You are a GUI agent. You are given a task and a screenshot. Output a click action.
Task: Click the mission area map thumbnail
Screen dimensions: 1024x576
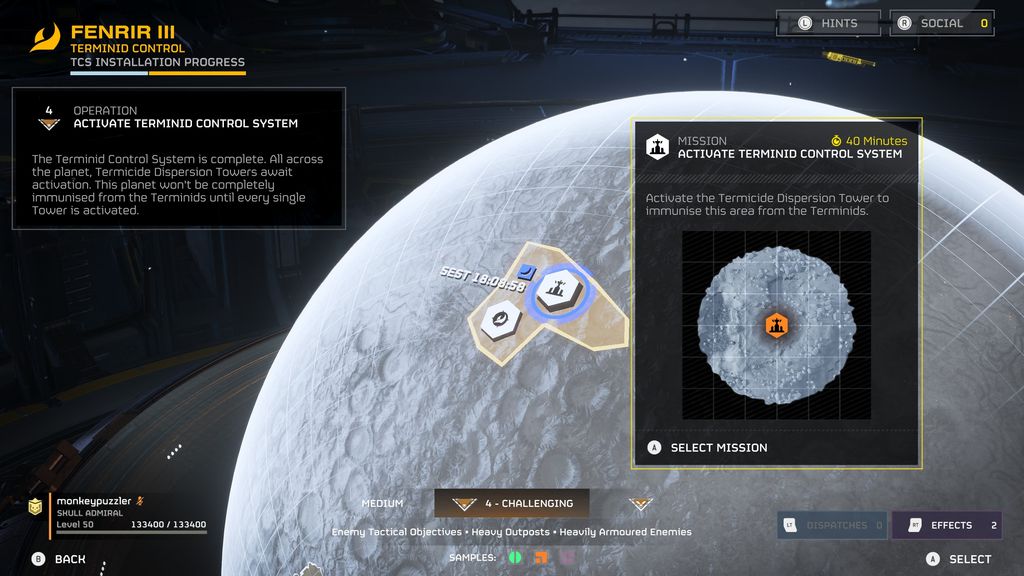coord(776,325)
